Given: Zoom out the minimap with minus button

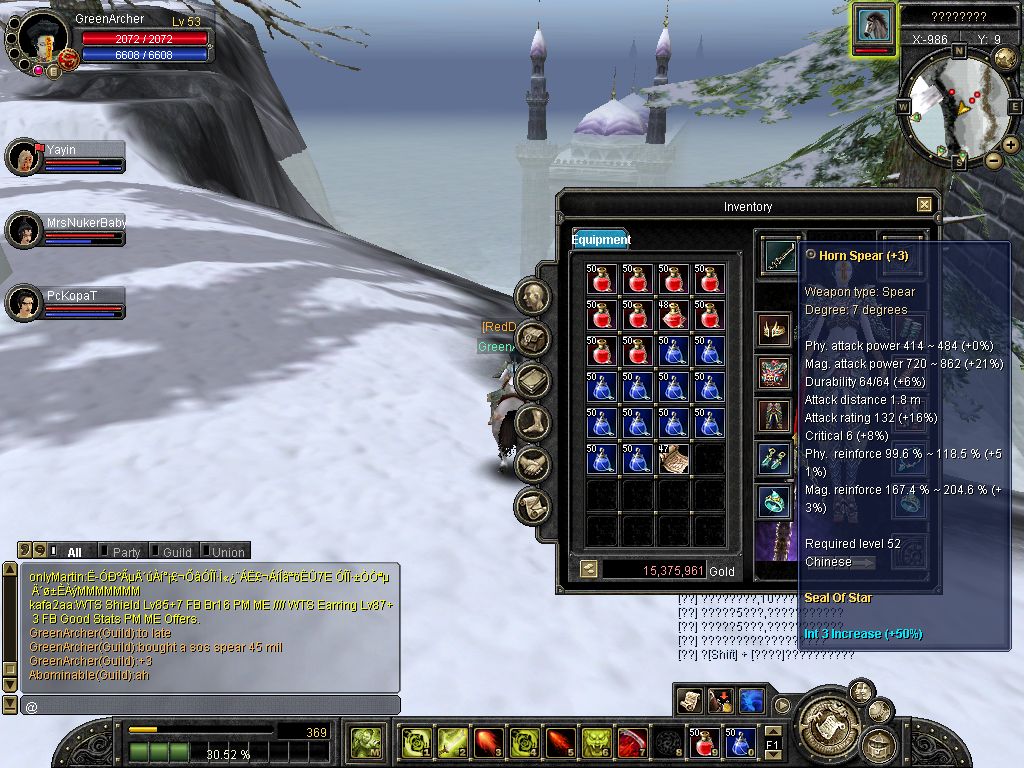Looking at the screenshot, I should (993, 160).
